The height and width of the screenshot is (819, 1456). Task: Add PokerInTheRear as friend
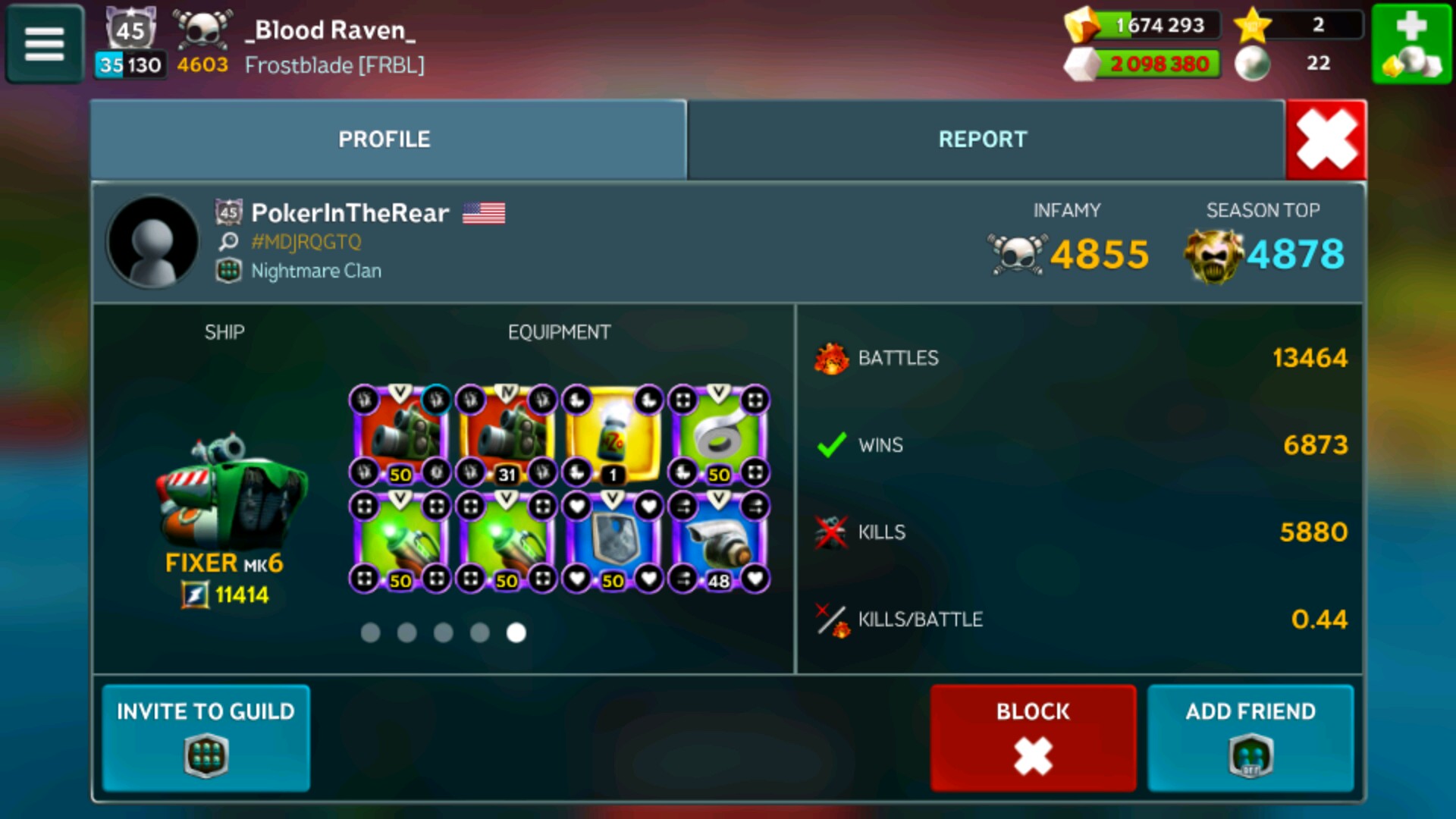(x=1250, y=737)
